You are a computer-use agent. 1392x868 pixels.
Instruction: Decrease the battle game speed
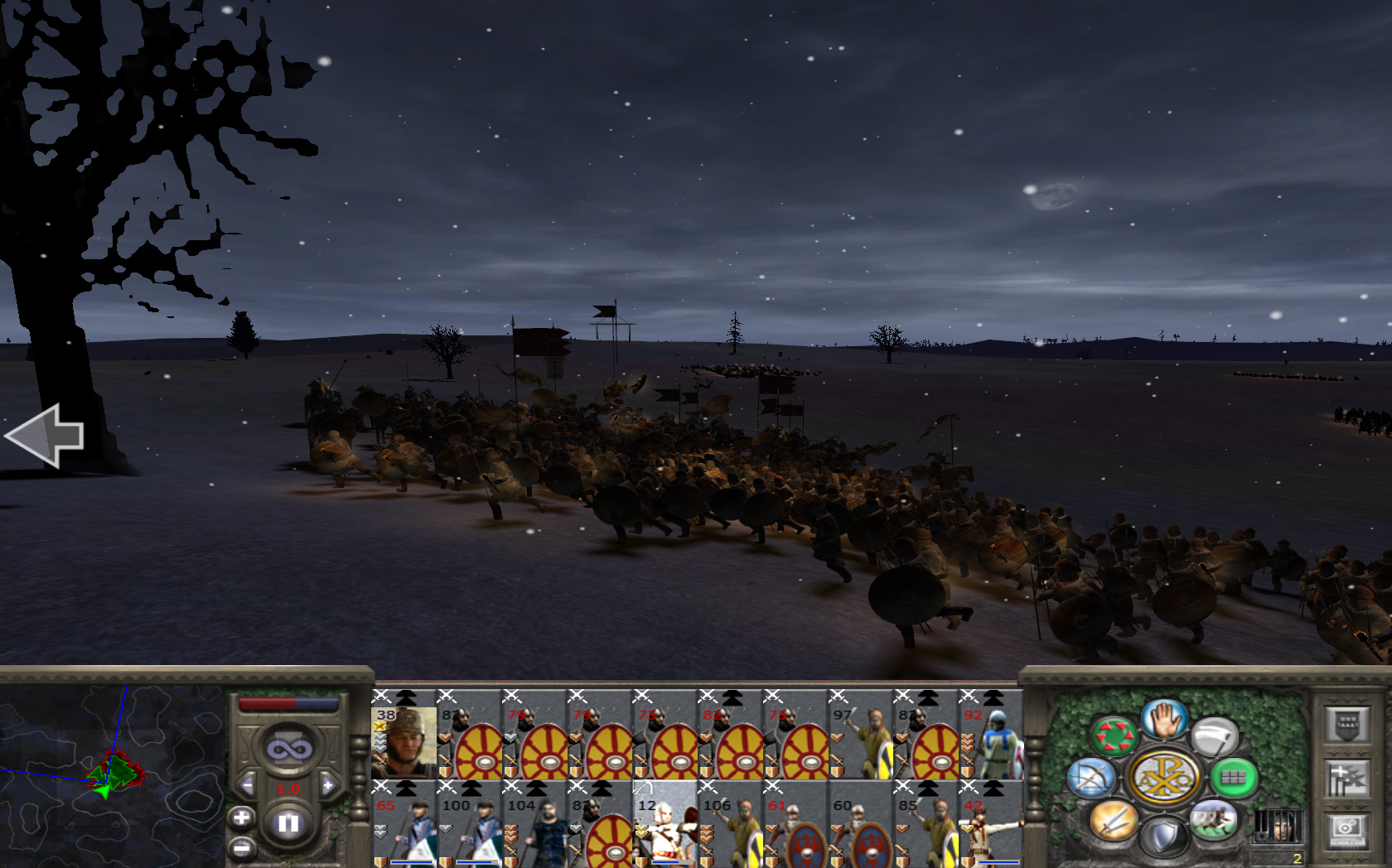pos(247,785)
